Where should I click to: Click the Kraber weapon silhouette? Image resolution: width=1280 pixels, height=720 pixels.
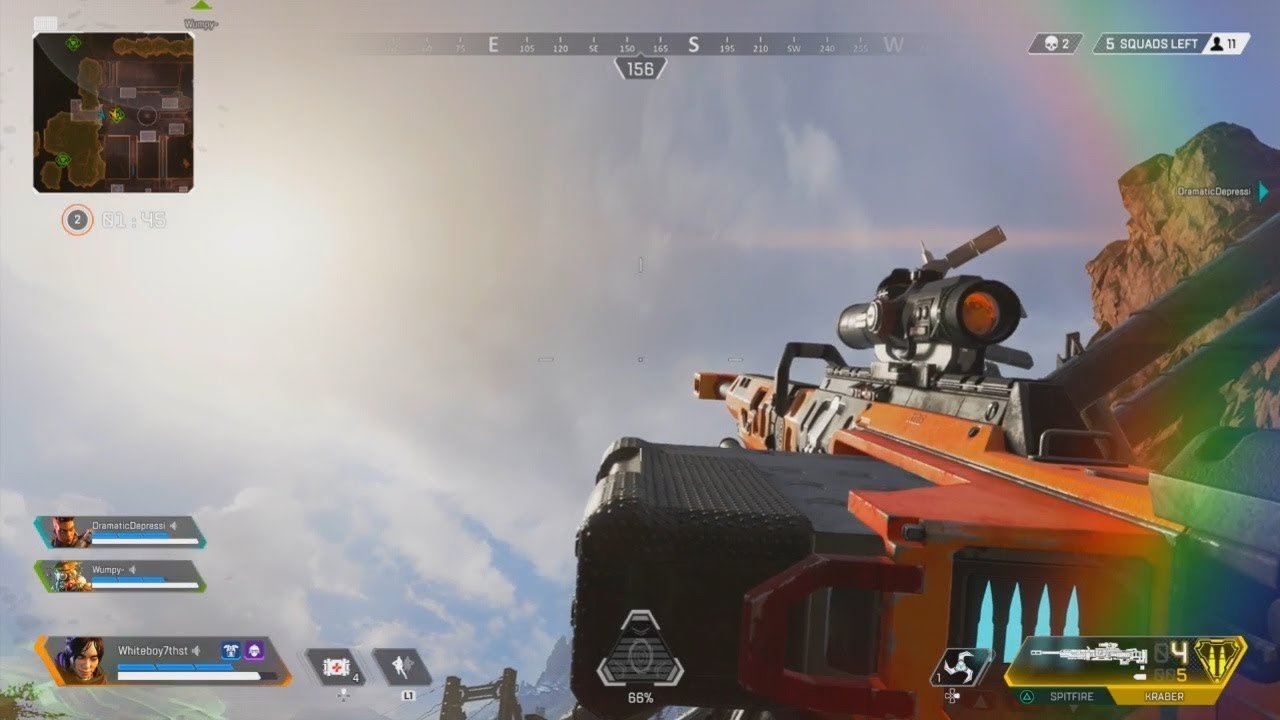1088,655
